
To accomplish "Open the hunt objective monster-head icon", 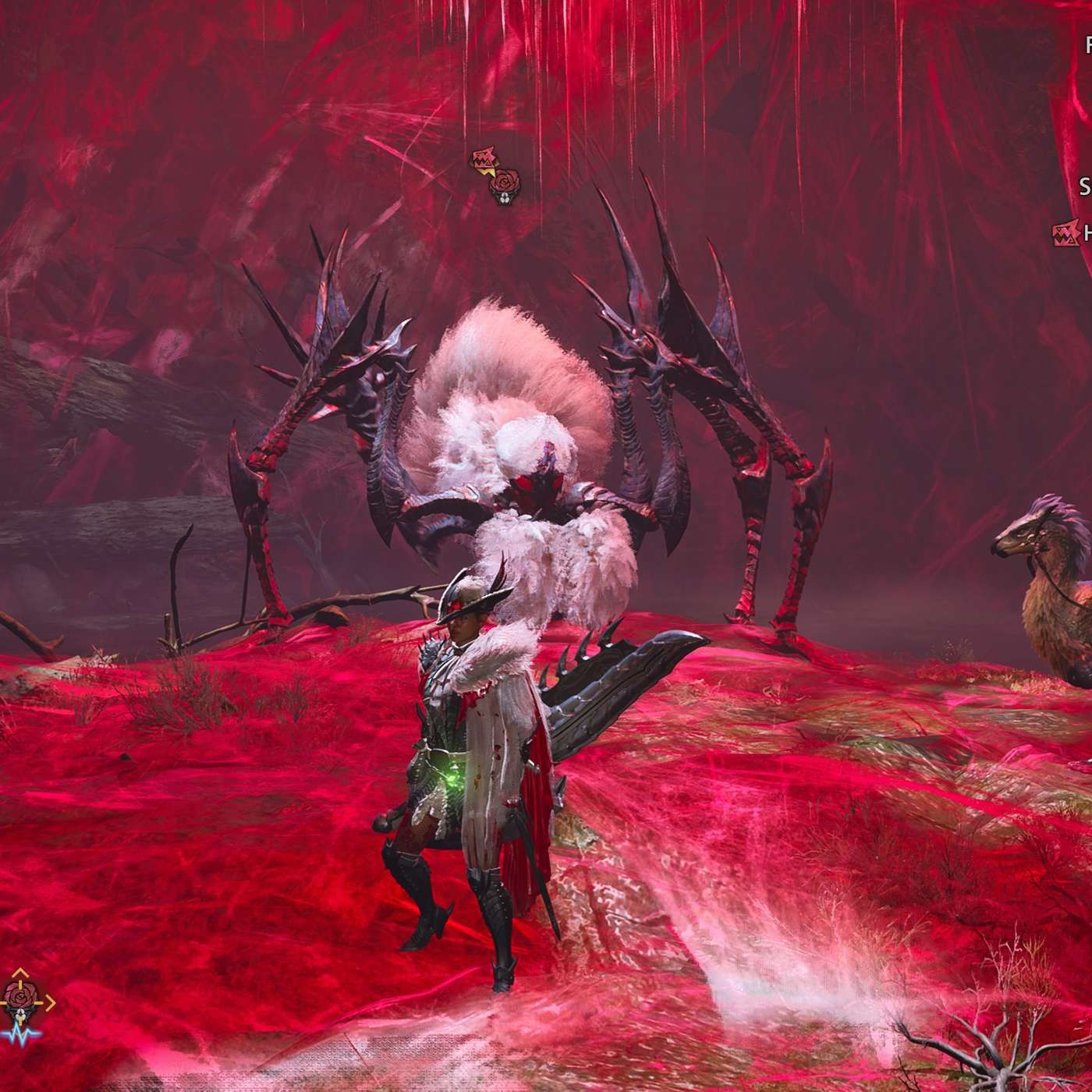I will pos(1064,232).
